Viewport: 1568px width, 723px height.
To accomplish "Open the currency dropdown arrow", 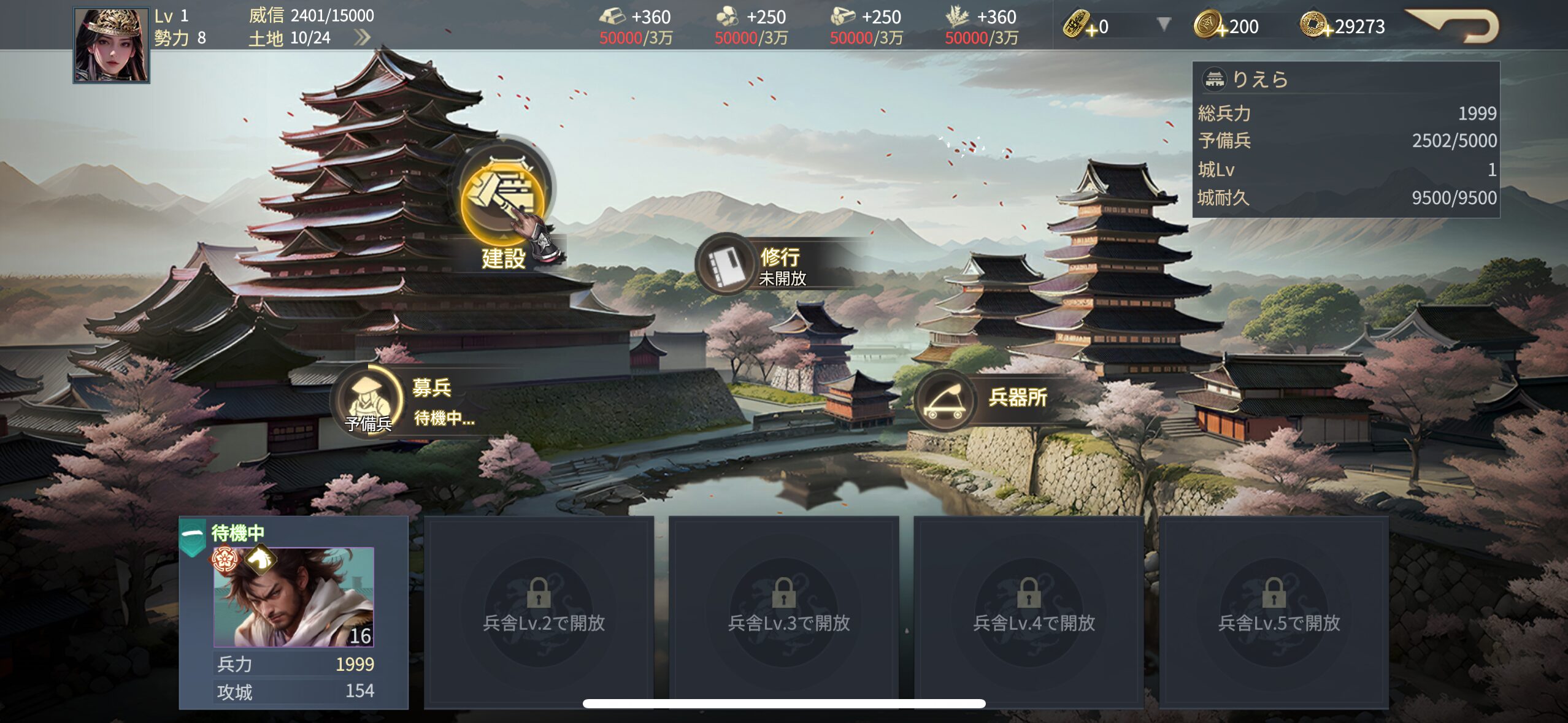I will (1163, 25).
